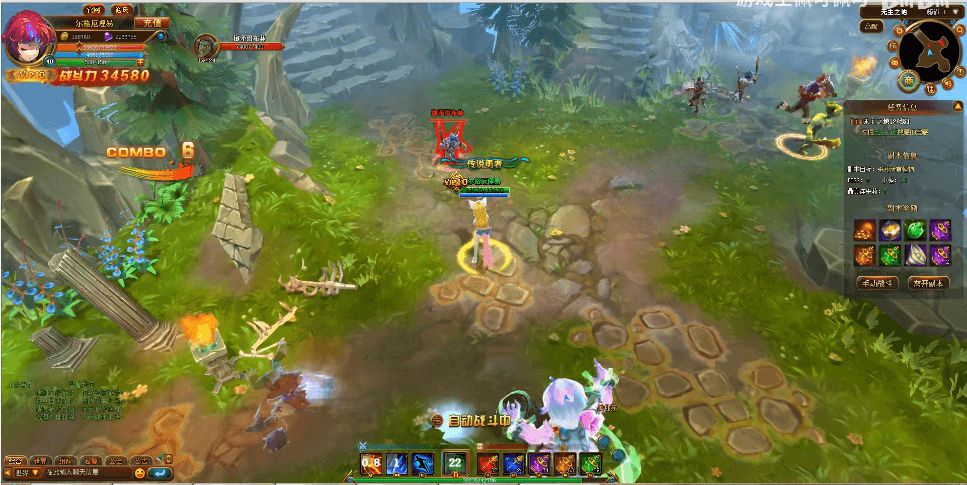967x485 pixels.
Task: Select the purple scroll hotbar item
Action: [x=540, y=463]
